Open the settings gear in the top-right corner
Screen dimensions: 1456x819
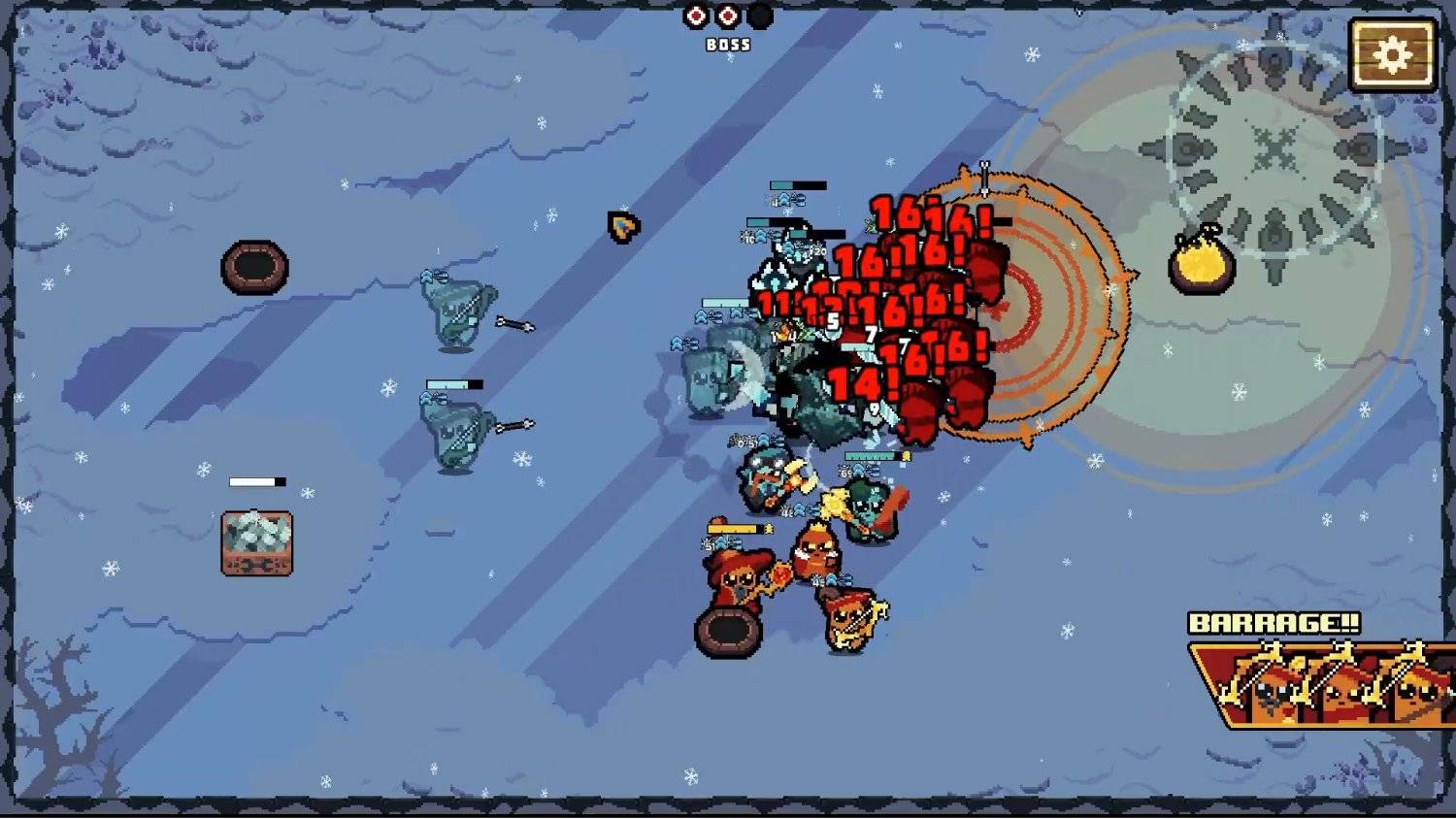coord(1395,55)
